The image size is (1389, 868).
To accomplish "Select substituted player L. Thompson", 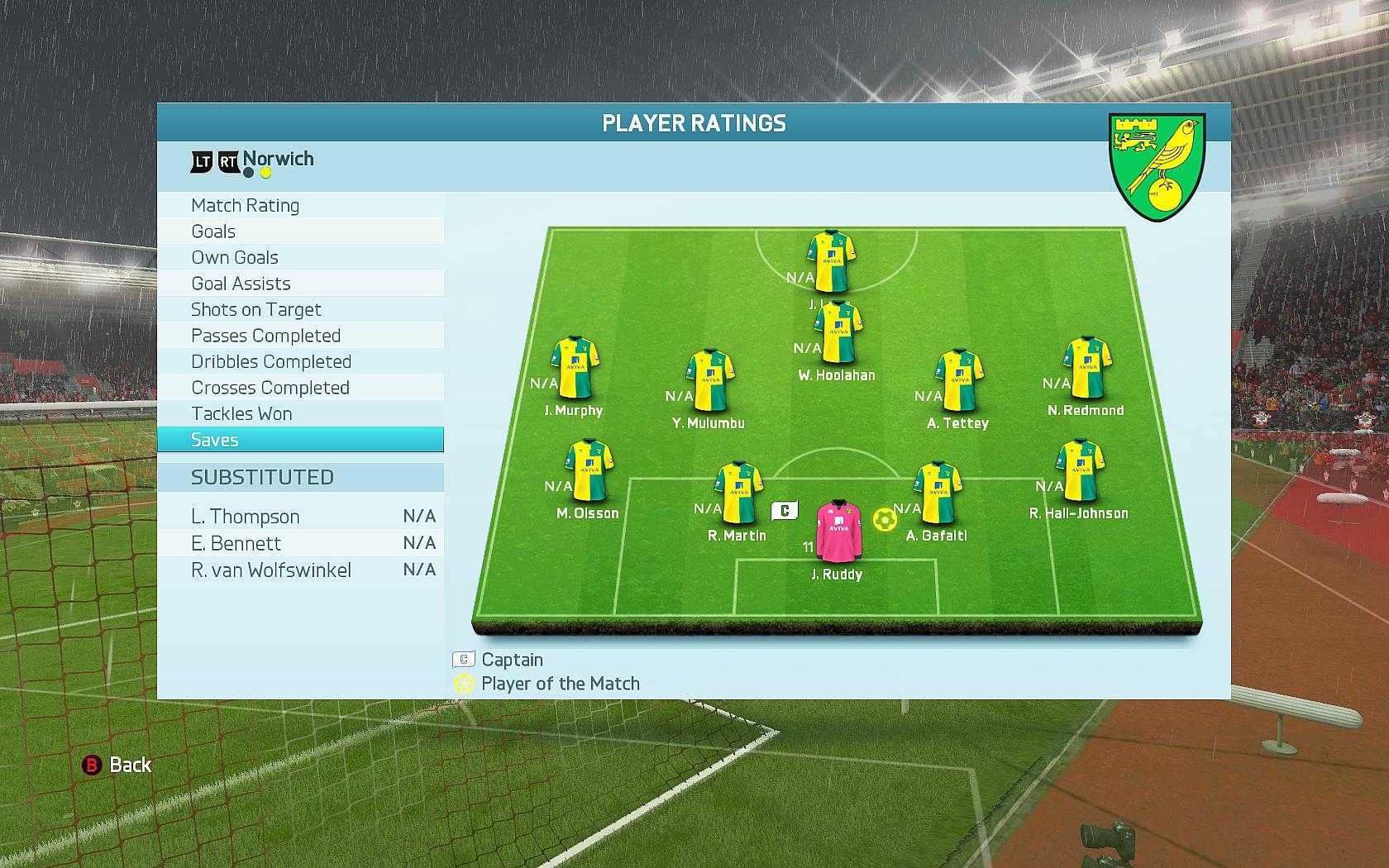I will (300, 517).
